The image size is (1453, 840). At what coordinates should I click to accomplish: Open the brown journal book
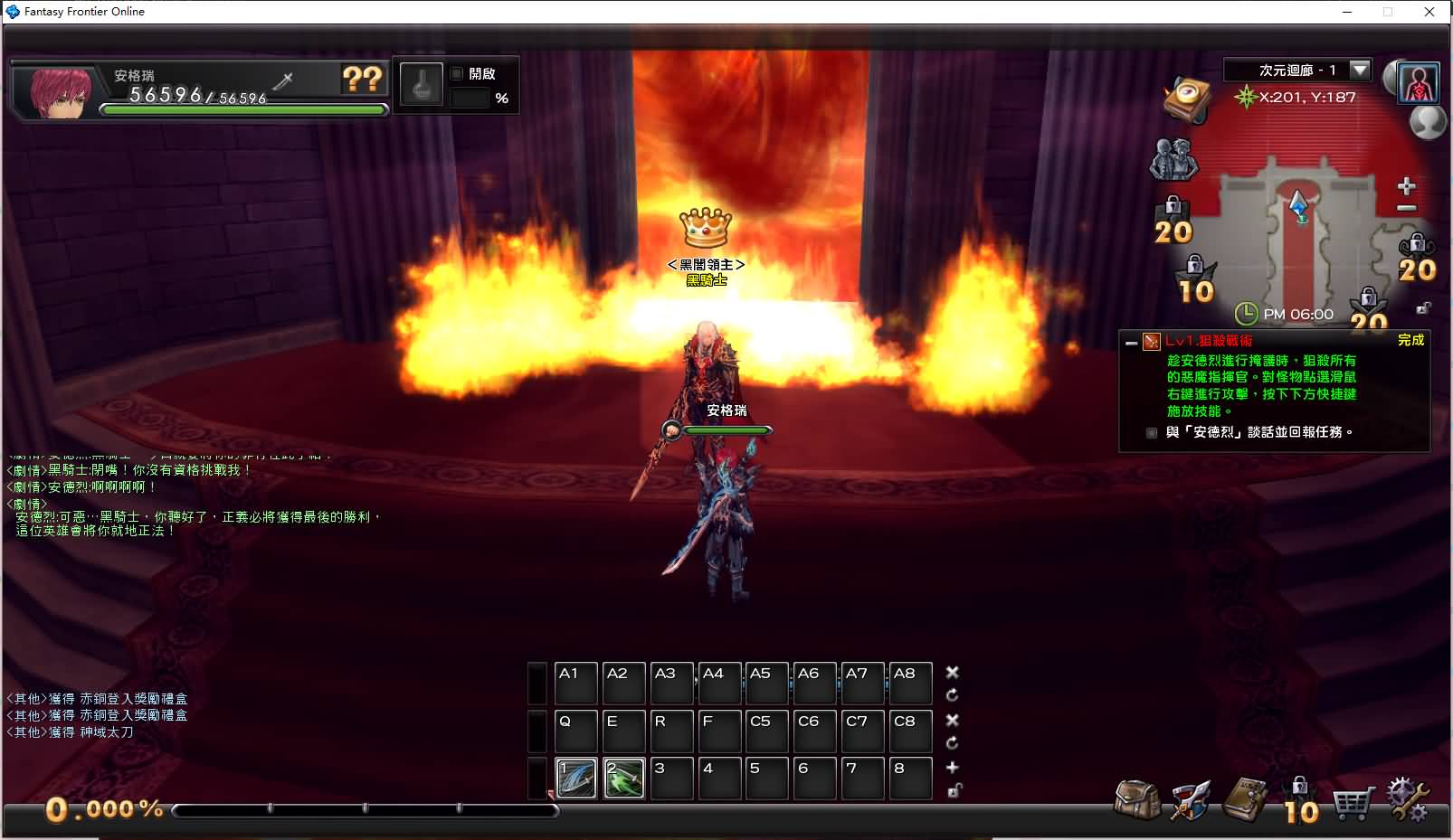point(1246,799)
